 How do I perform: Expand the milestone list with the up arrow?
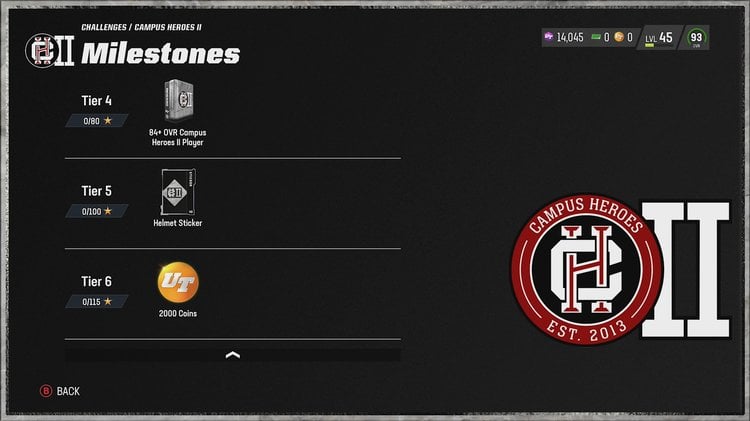pos(233,354)
